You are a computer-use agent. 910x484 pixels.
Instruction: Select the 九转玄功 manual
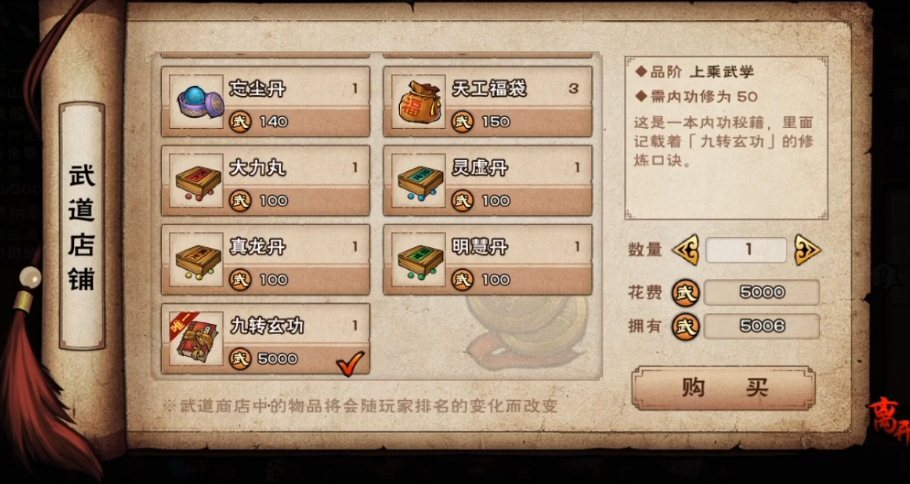(265, 339)
